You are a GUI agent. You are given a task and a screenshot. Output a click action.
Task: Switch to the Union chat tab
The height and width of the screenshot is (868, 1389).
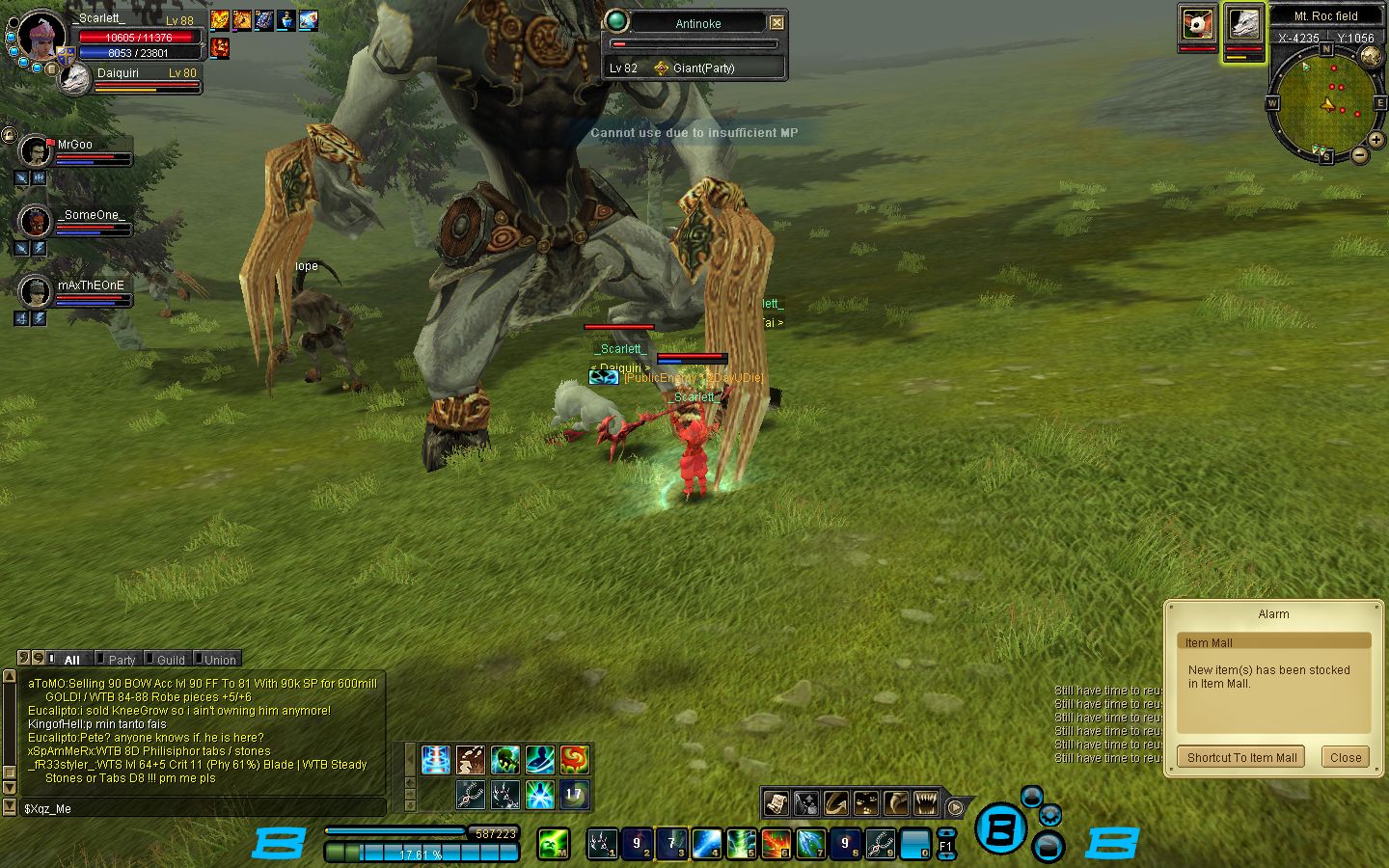220,660
